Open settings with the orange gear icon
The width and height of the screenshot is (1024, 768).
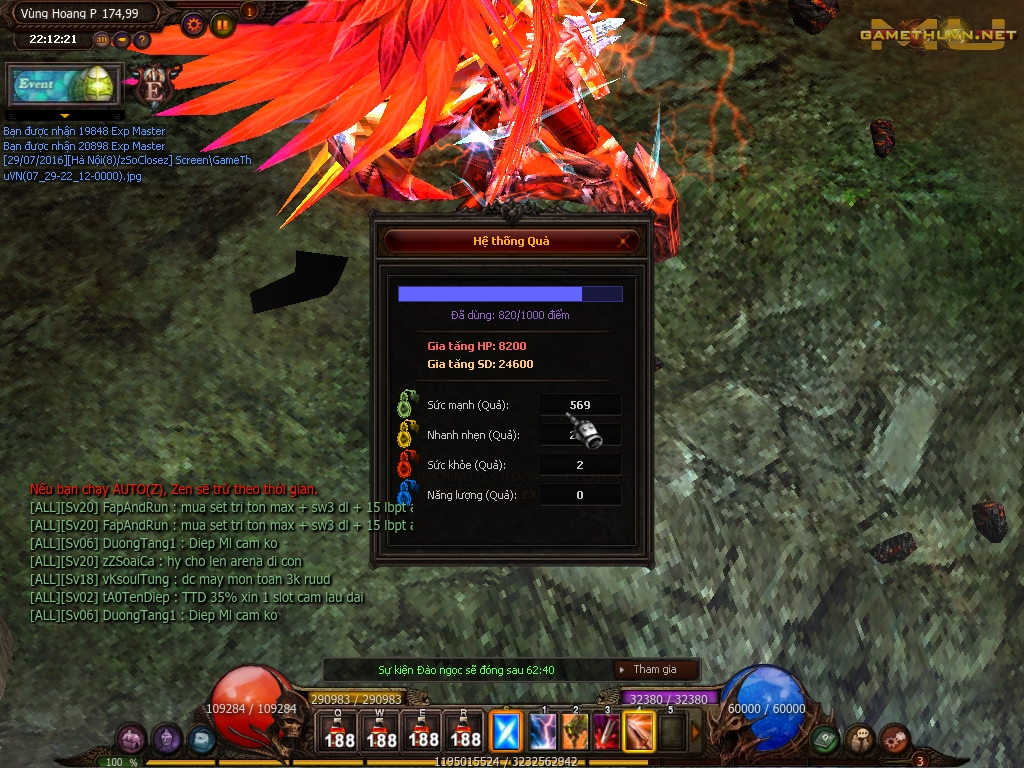click(x=194, y=24)
